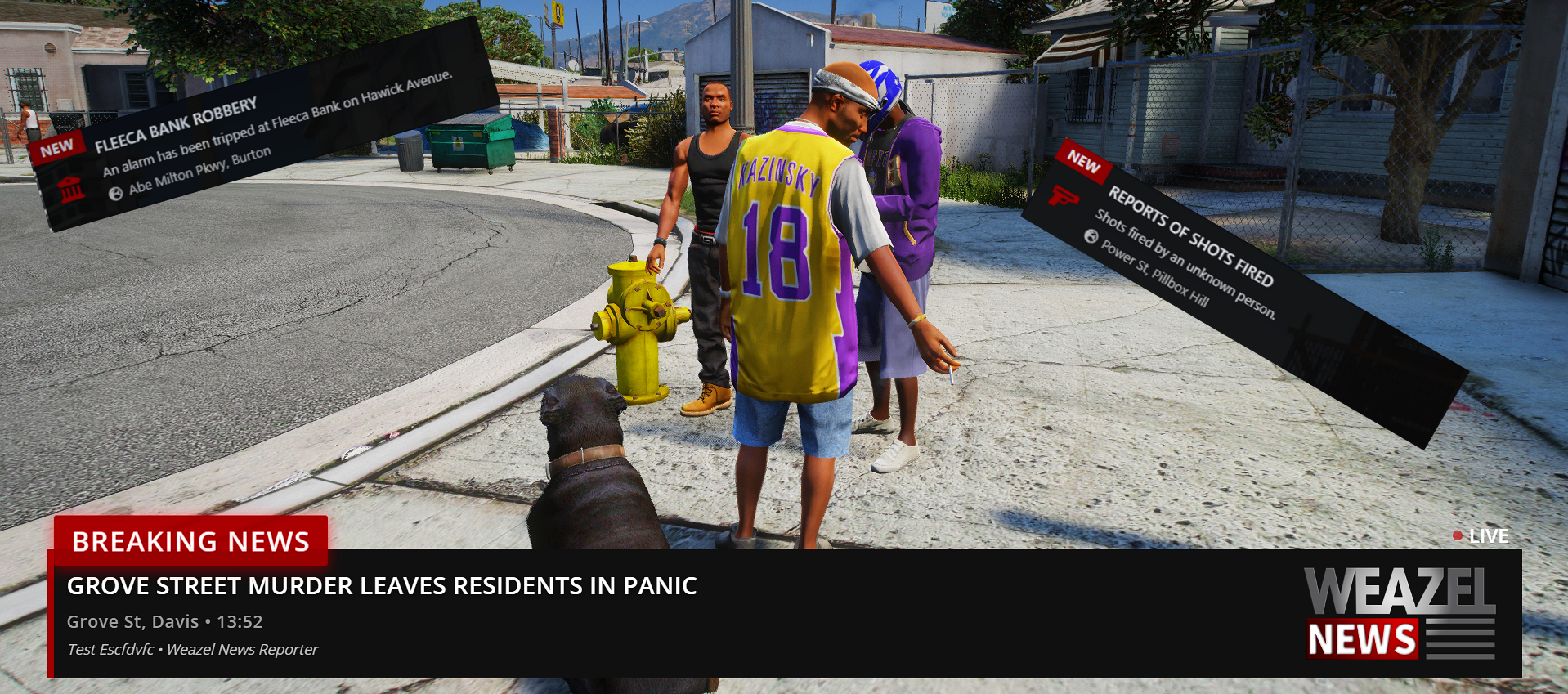Click the red bank icon on alert
This screenshot has height=694, width=1568.
[x=71, y=189]
